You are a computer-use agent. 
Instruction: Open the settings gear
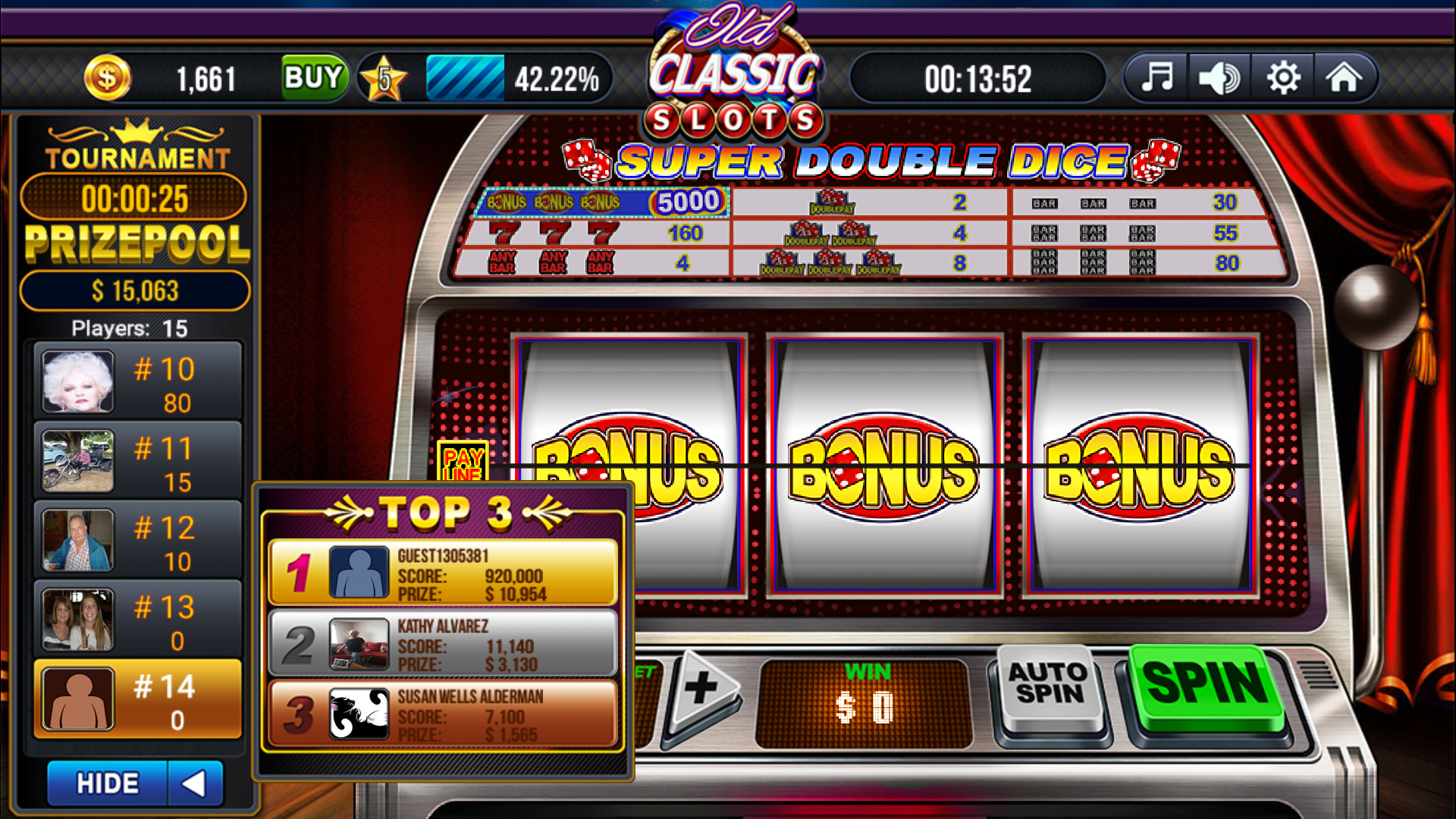point(1283,77)
